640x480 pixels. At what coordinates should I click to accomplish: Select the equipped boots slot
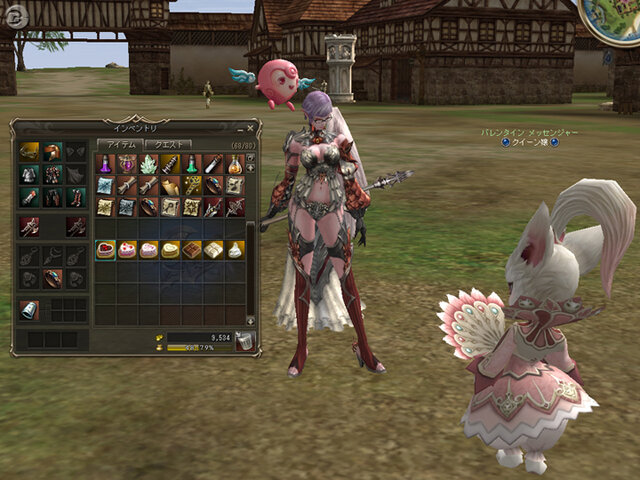coord(75,198)
